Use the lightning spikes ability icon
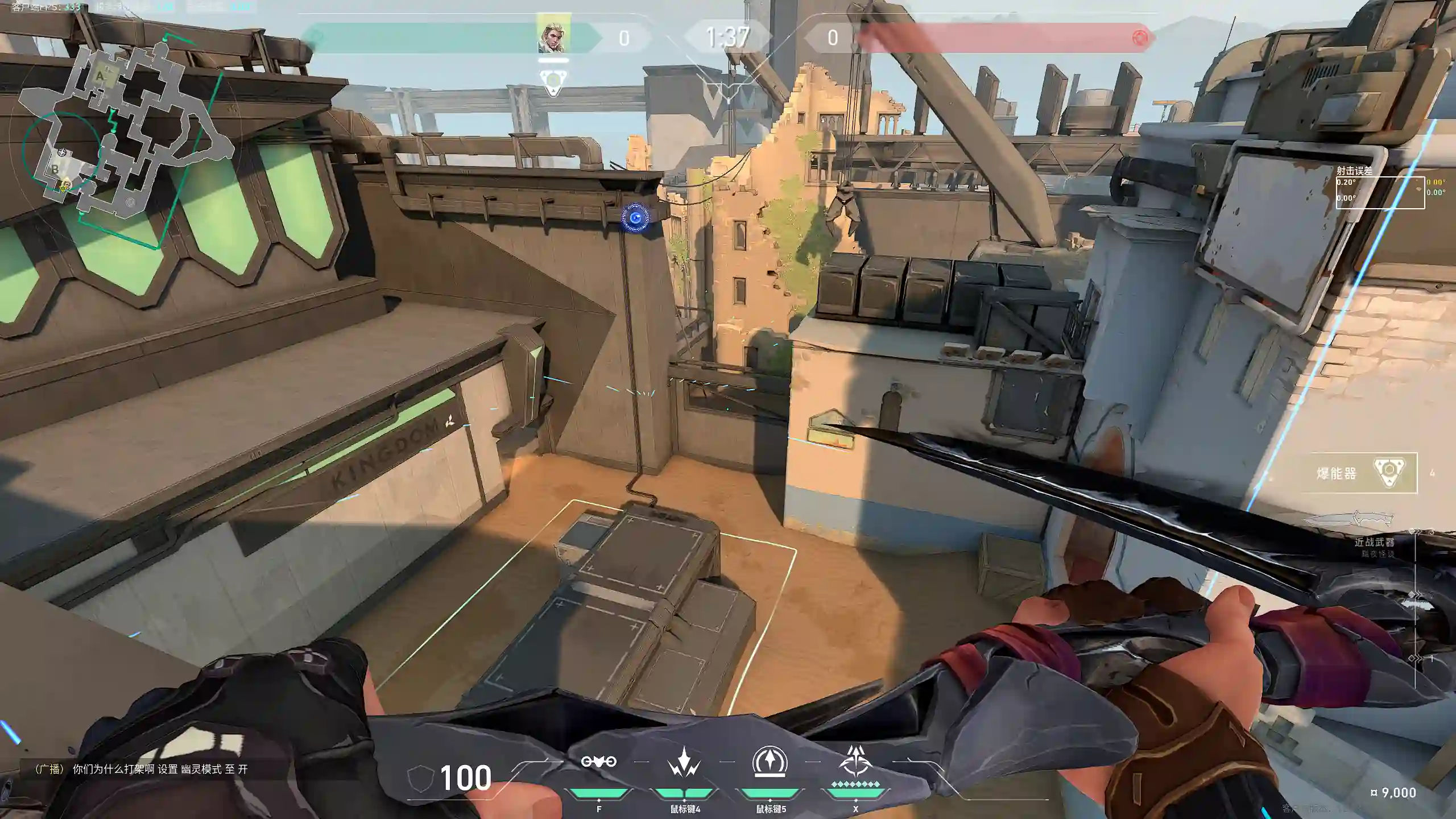This screenshot has width=1456, height=819. pos(684,762)
